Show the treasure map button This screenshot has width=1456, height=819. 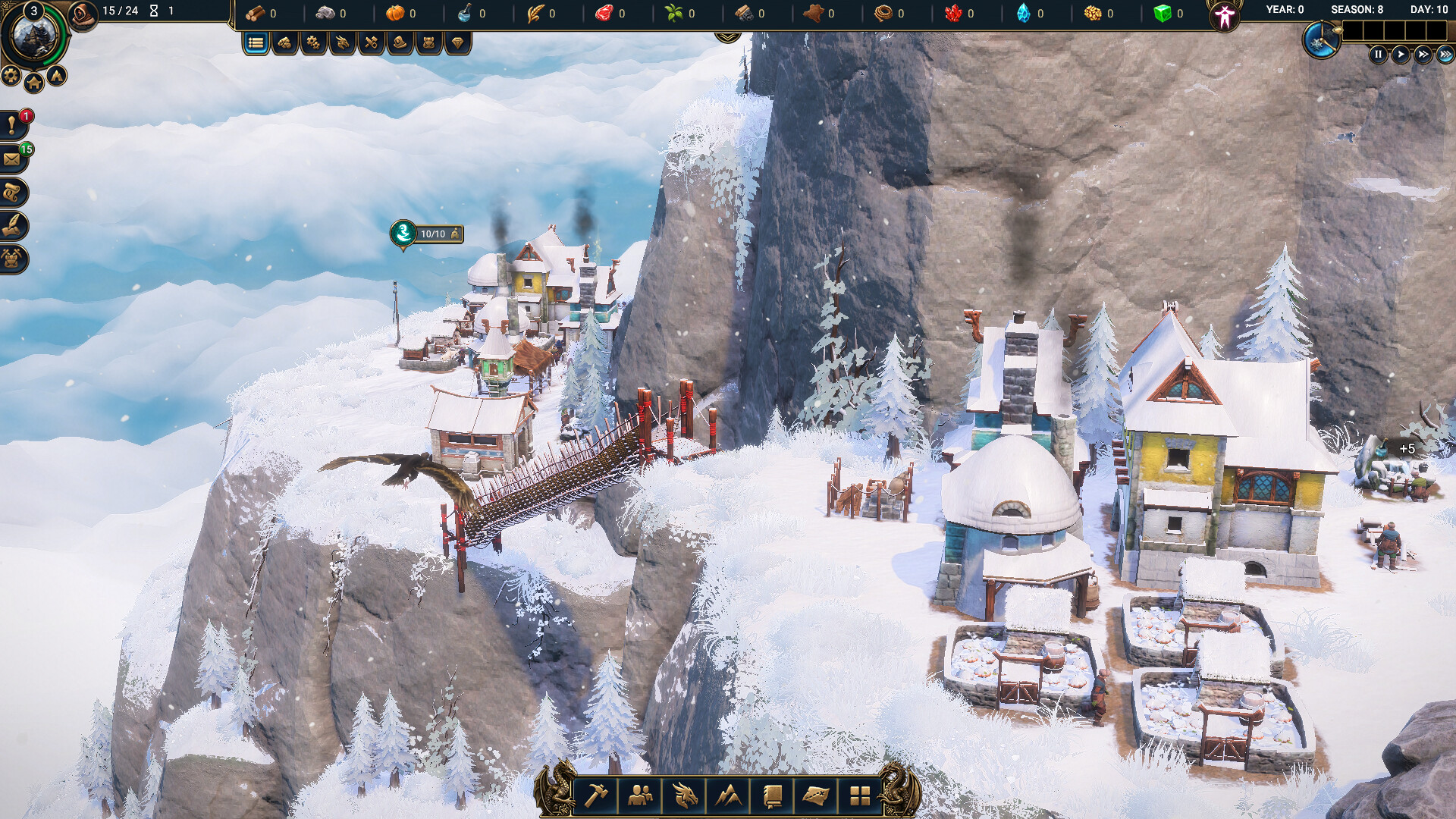coord(816,795)
